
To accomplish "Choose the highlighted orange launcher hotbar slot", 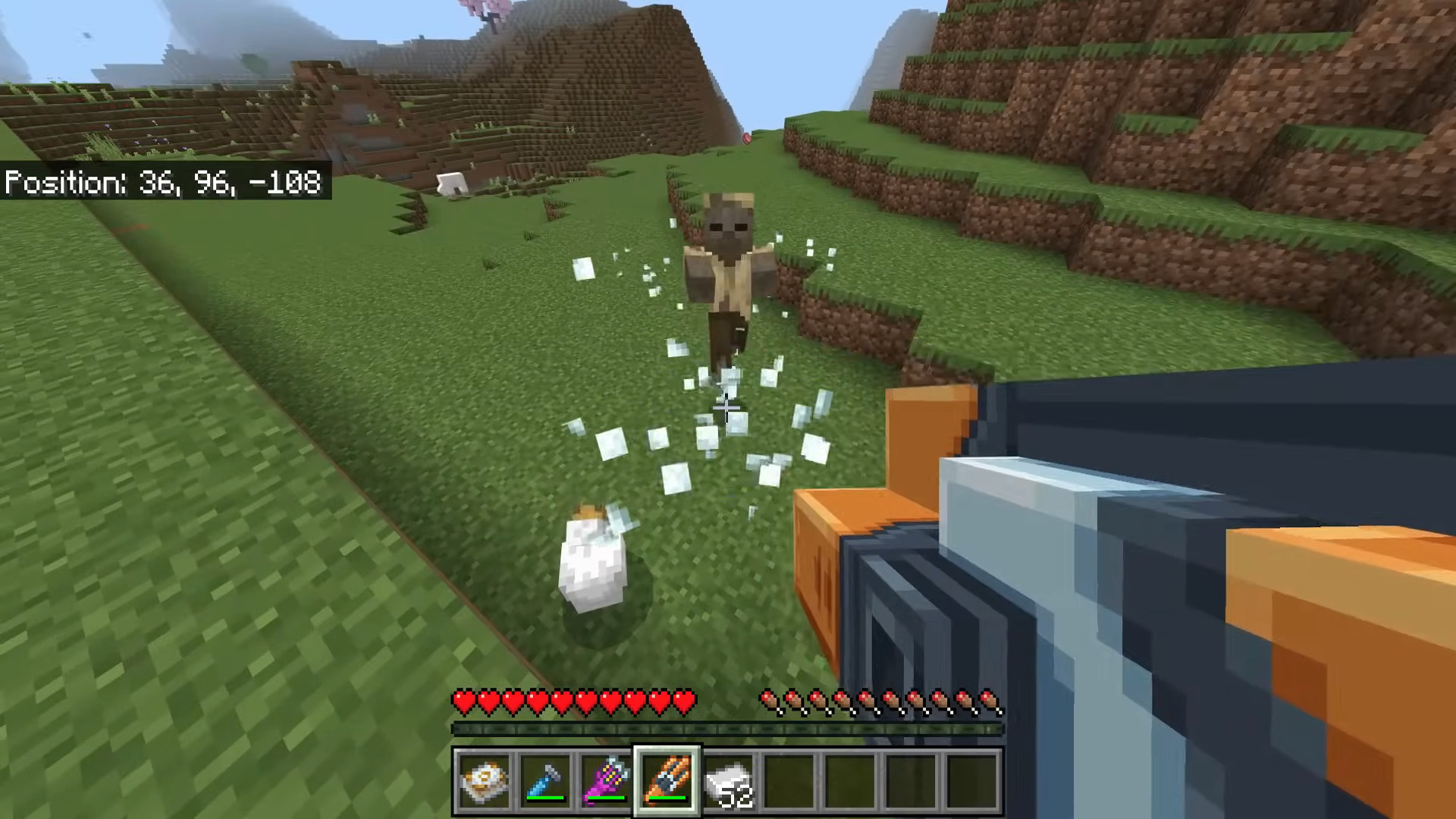I will pyautogui.click(x=667, y=780).
